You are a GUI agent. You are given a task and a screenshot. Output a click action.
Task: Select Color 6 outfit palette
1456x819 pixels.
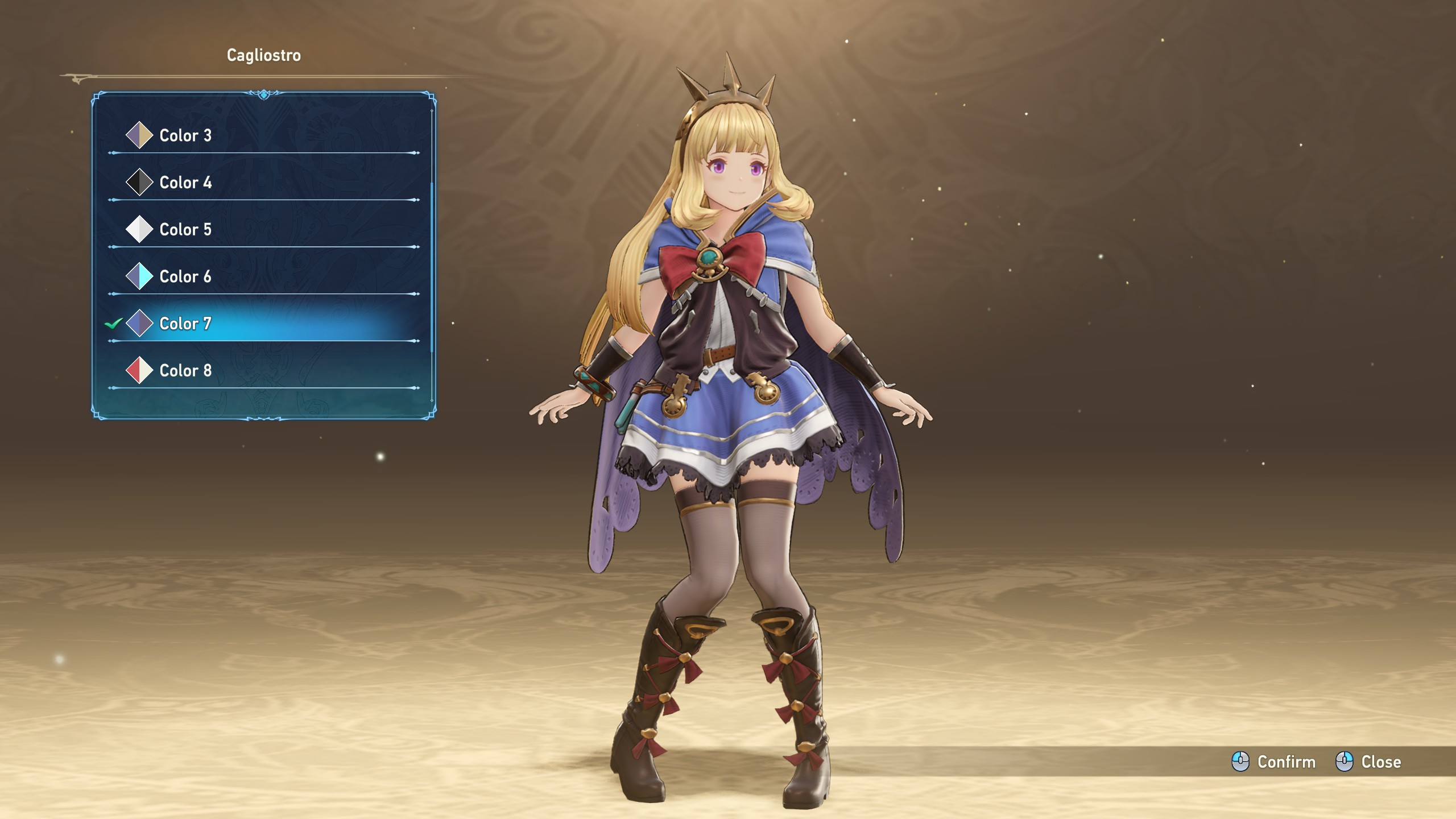185,277
